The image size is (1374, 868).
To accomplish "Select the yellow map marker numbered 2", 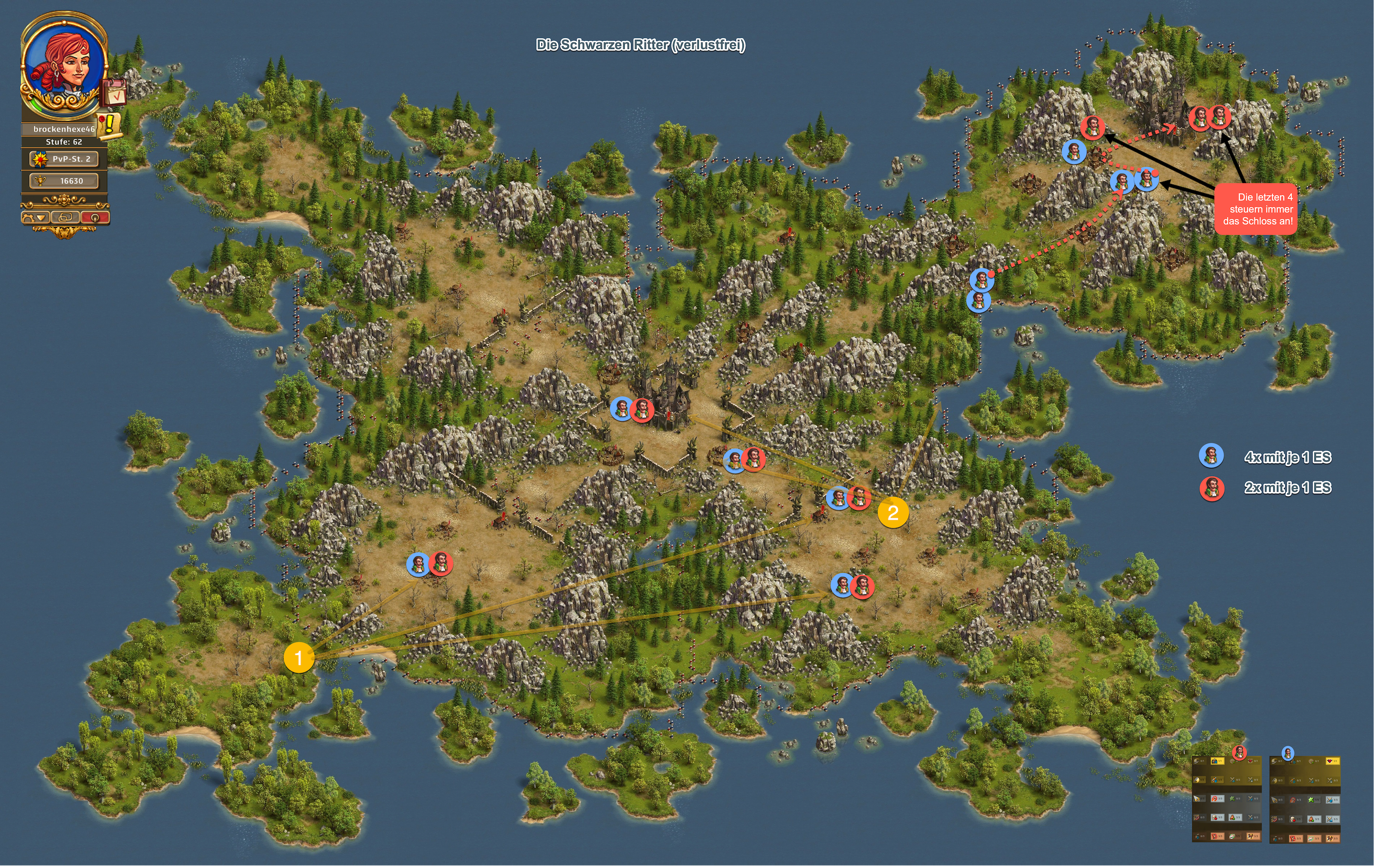I will click(x=893, y=512).
